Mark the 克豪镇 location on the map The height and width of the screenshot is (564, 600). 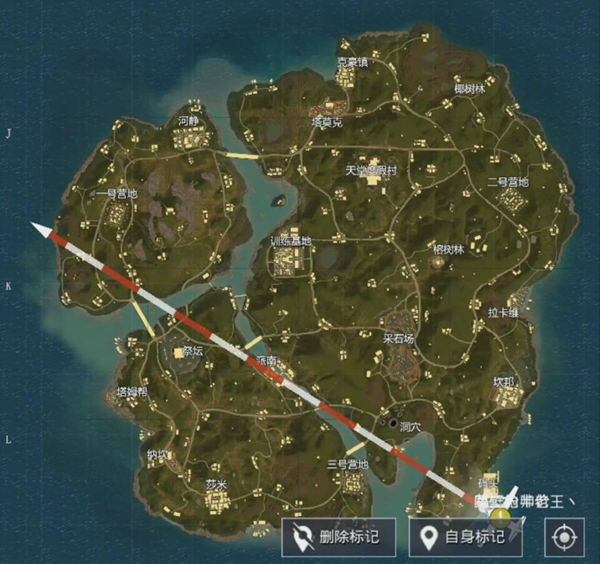pyautogui.click(x=352, y=61)
